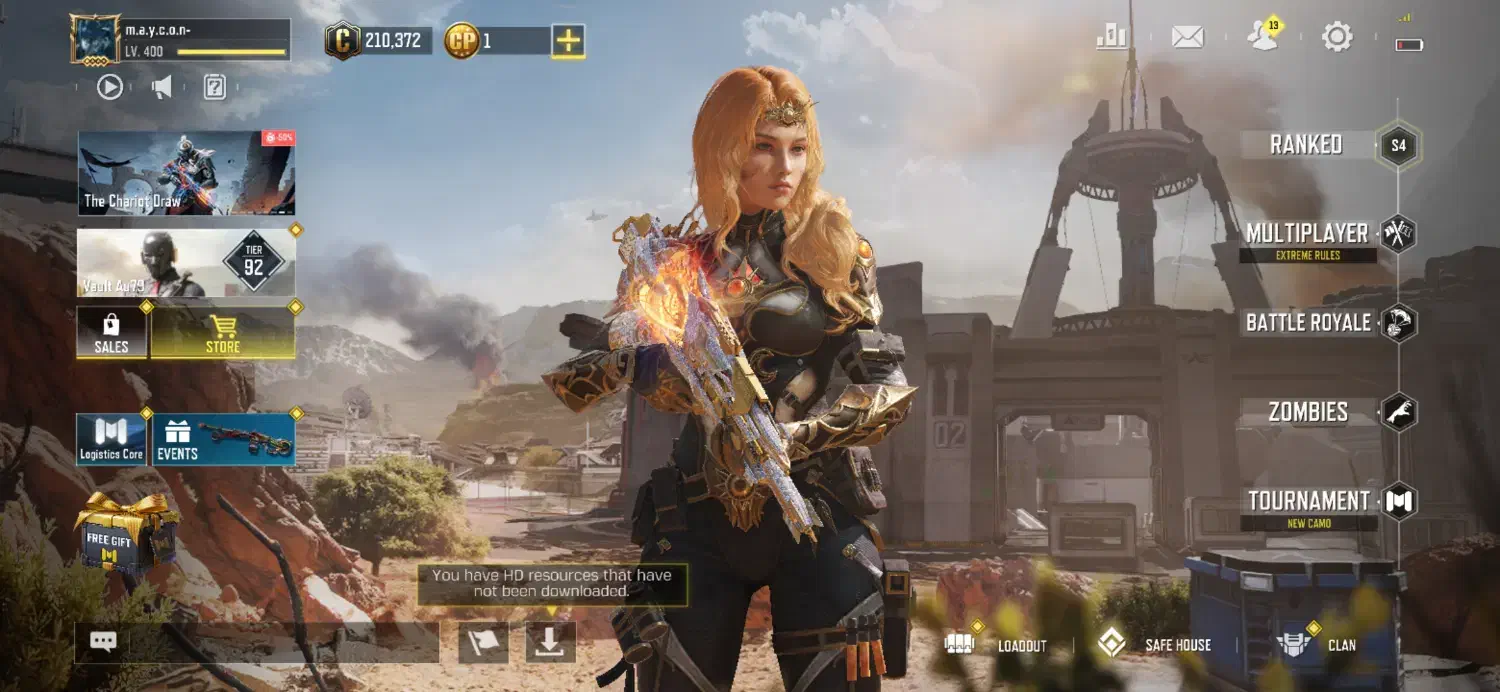
Task: View the leaderboard bar-chart icon
Action: pos(1111,37)
